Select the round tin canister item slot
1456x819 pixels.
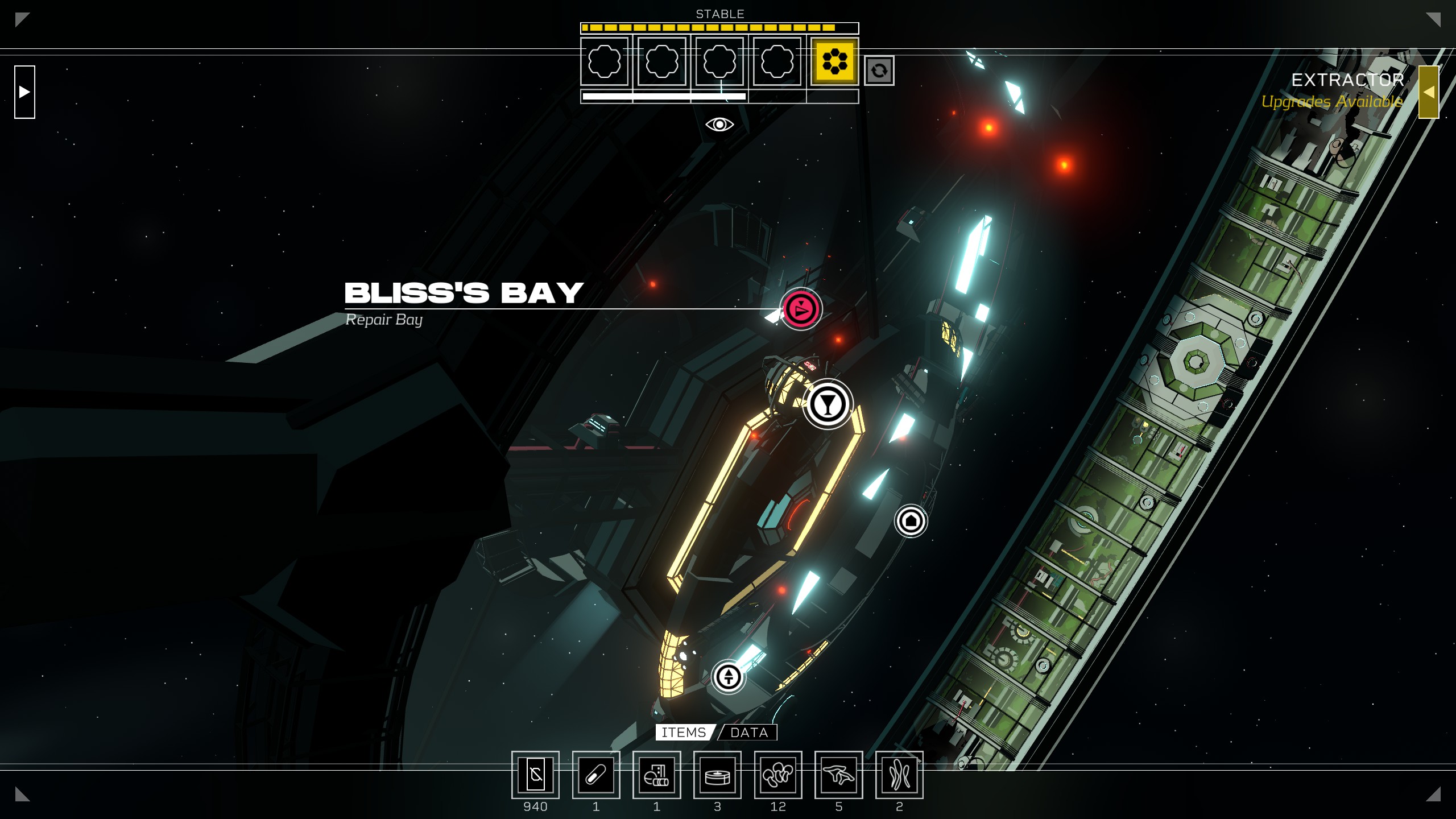point(717,775)
